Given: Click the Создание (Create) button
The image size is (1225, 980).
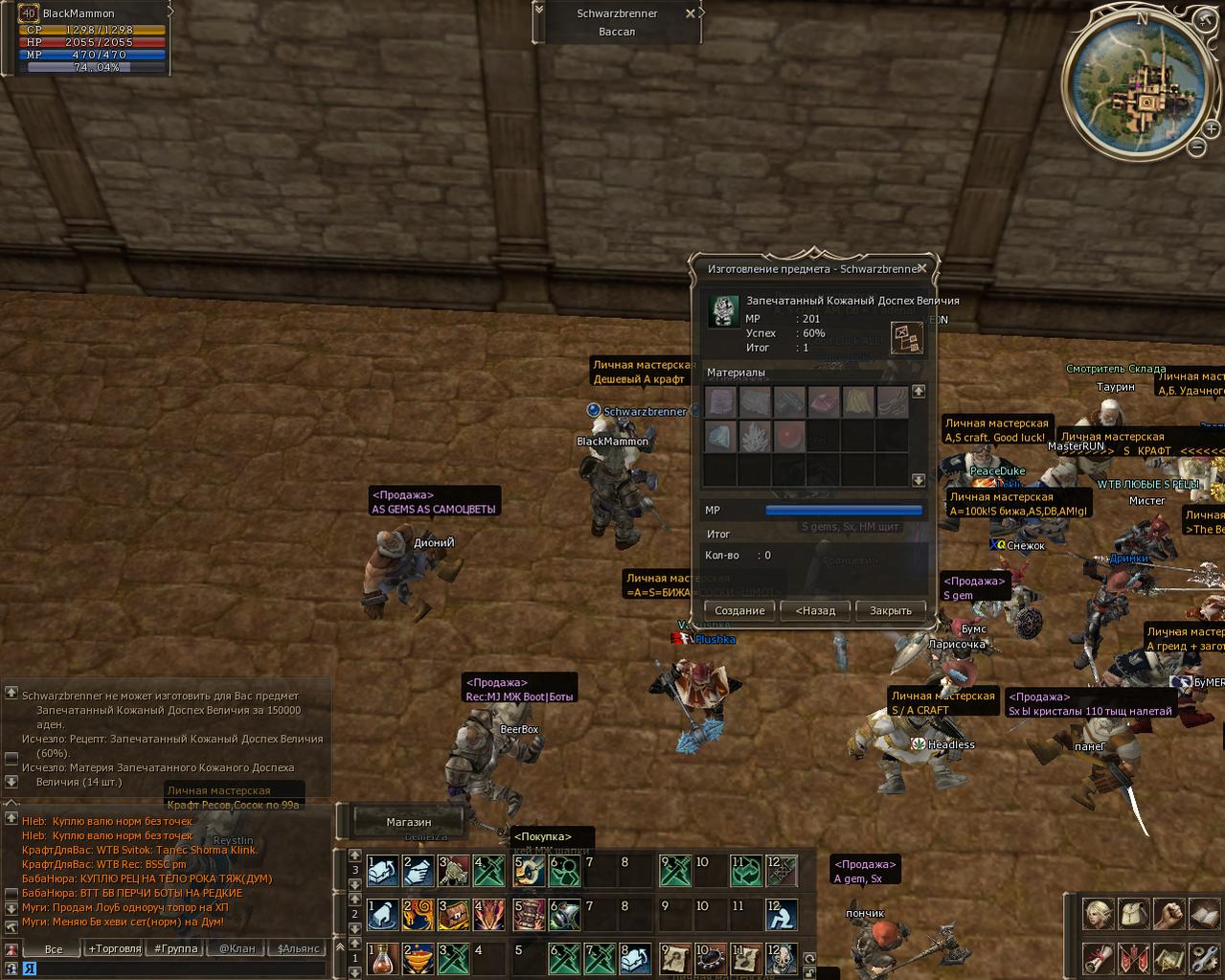Looking at the screenshot, I should tap(739, 610).
